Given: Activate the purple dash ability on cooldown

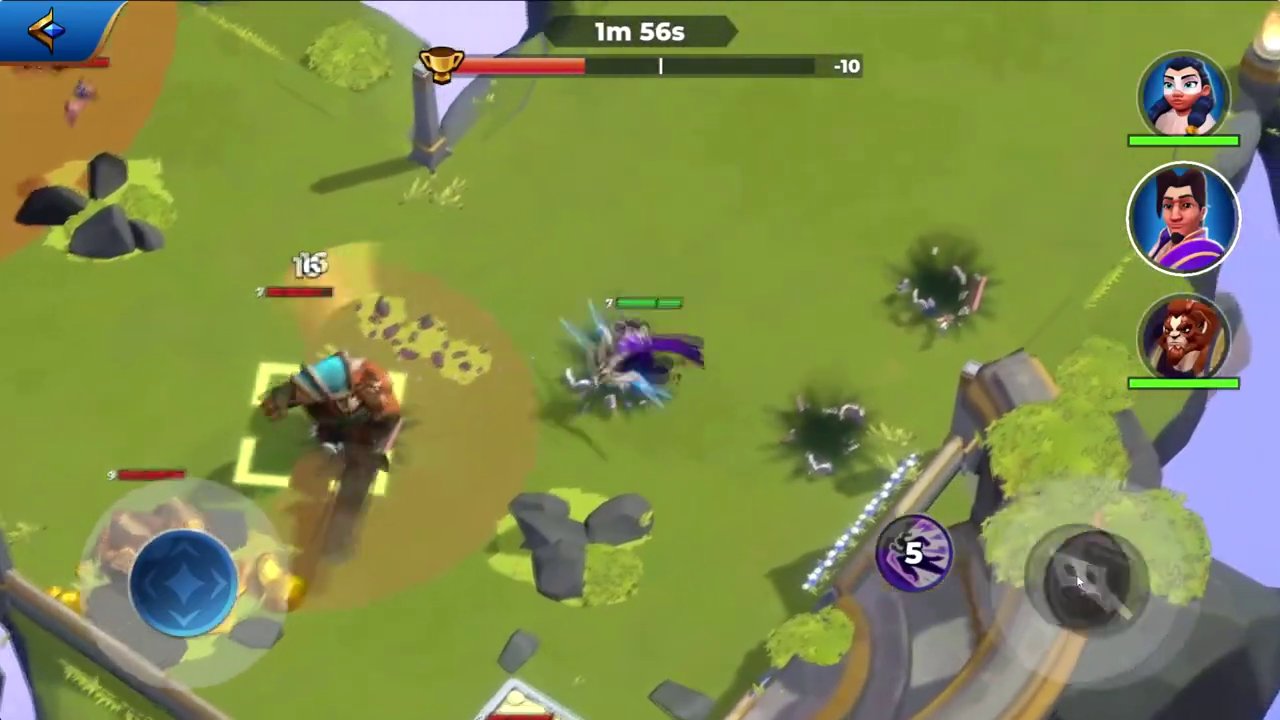Looking at the screenshot, I should 913,555.
